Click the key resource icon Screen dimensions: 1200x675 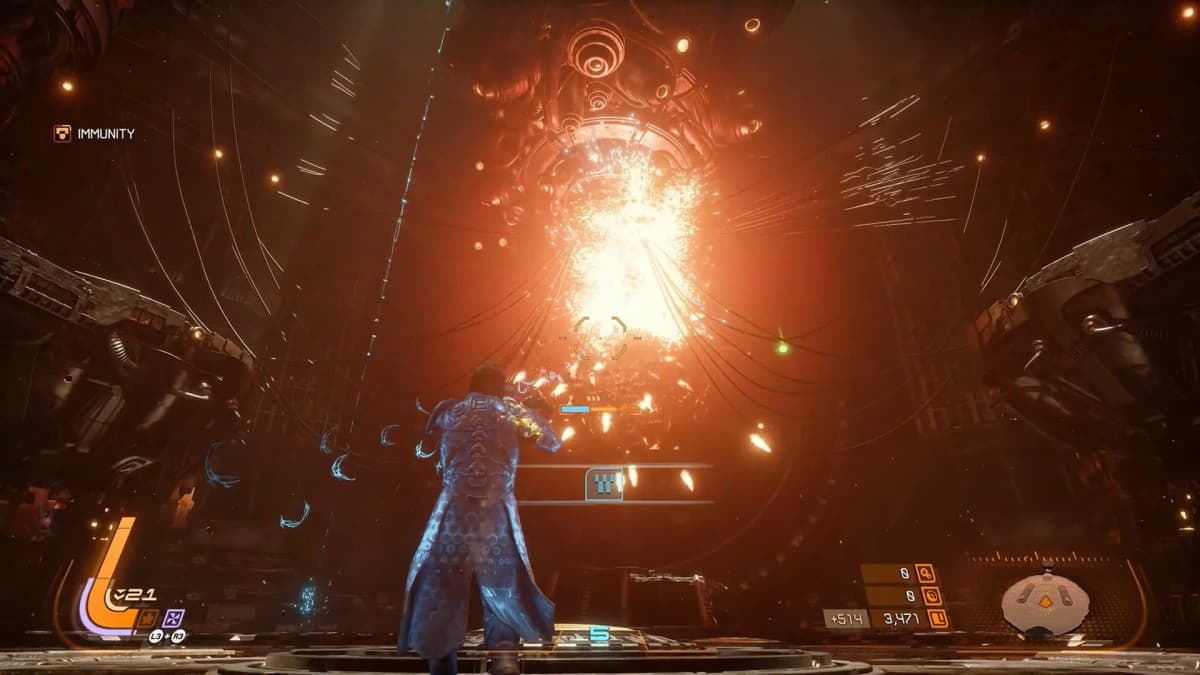click(925, 574)
